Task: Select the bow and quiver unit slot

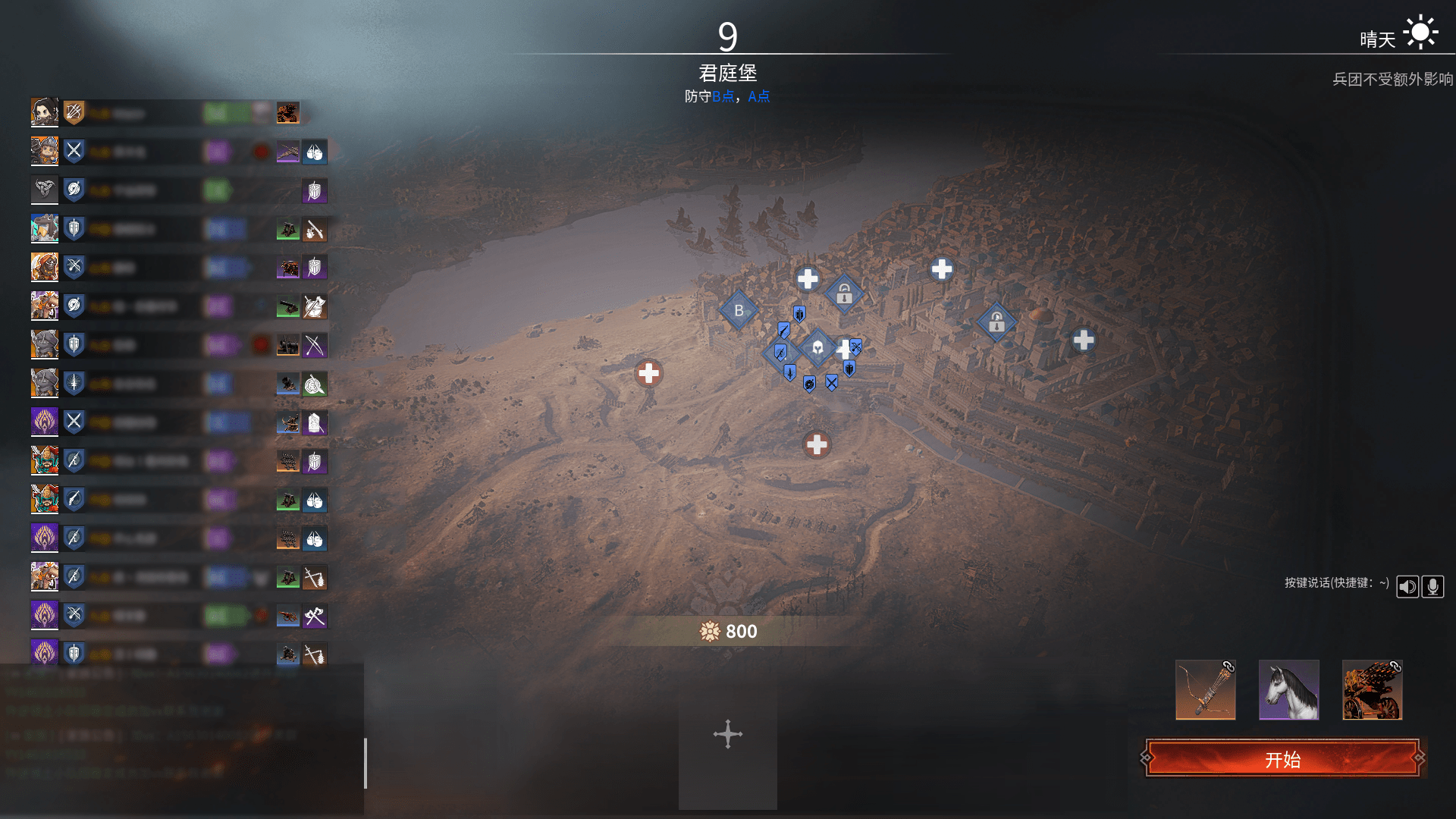Action: (x=1205, y=689)
